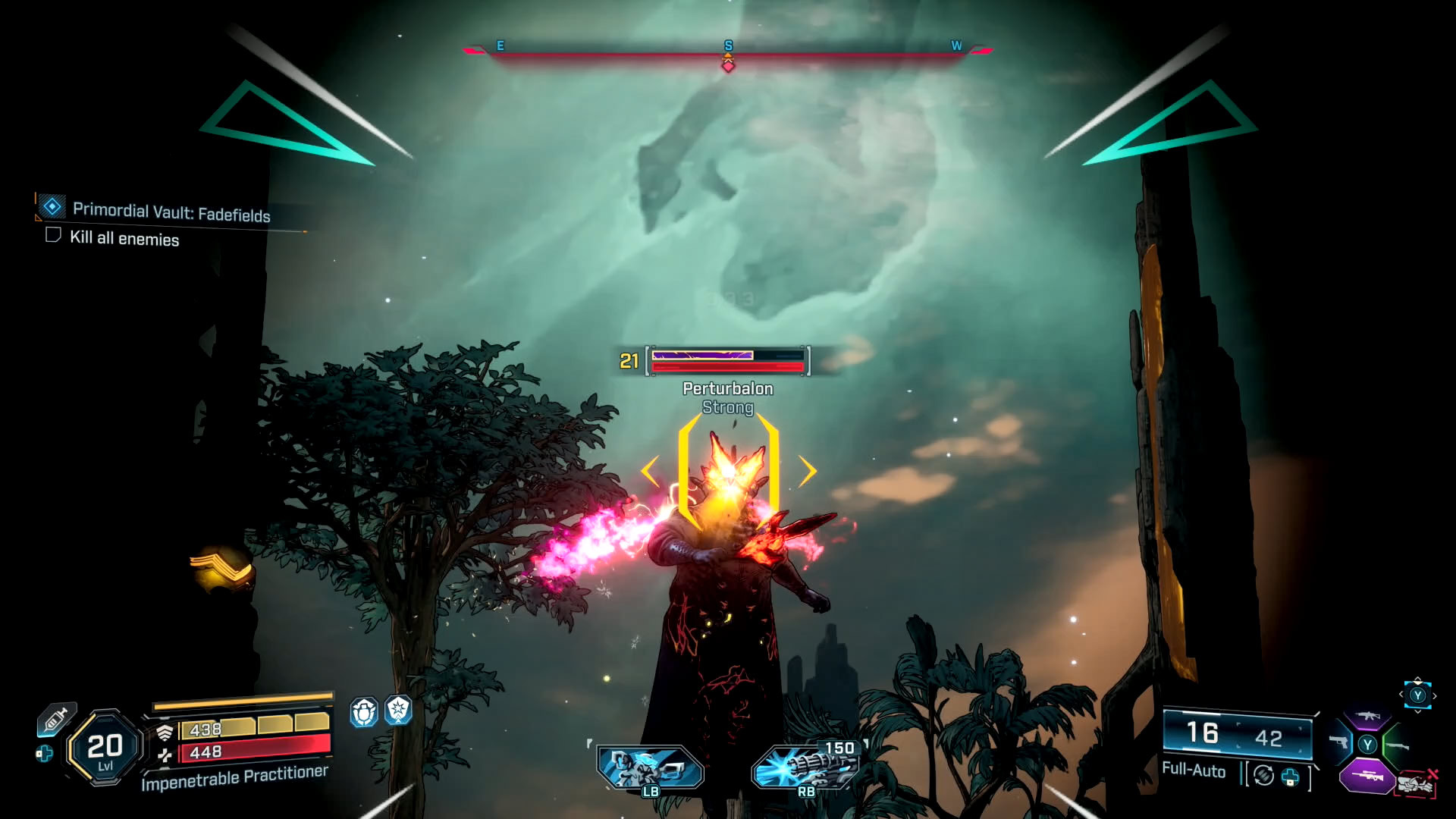
Task: Select the Full-Auto fire mode label
Action: click(x=1194, y=770)
